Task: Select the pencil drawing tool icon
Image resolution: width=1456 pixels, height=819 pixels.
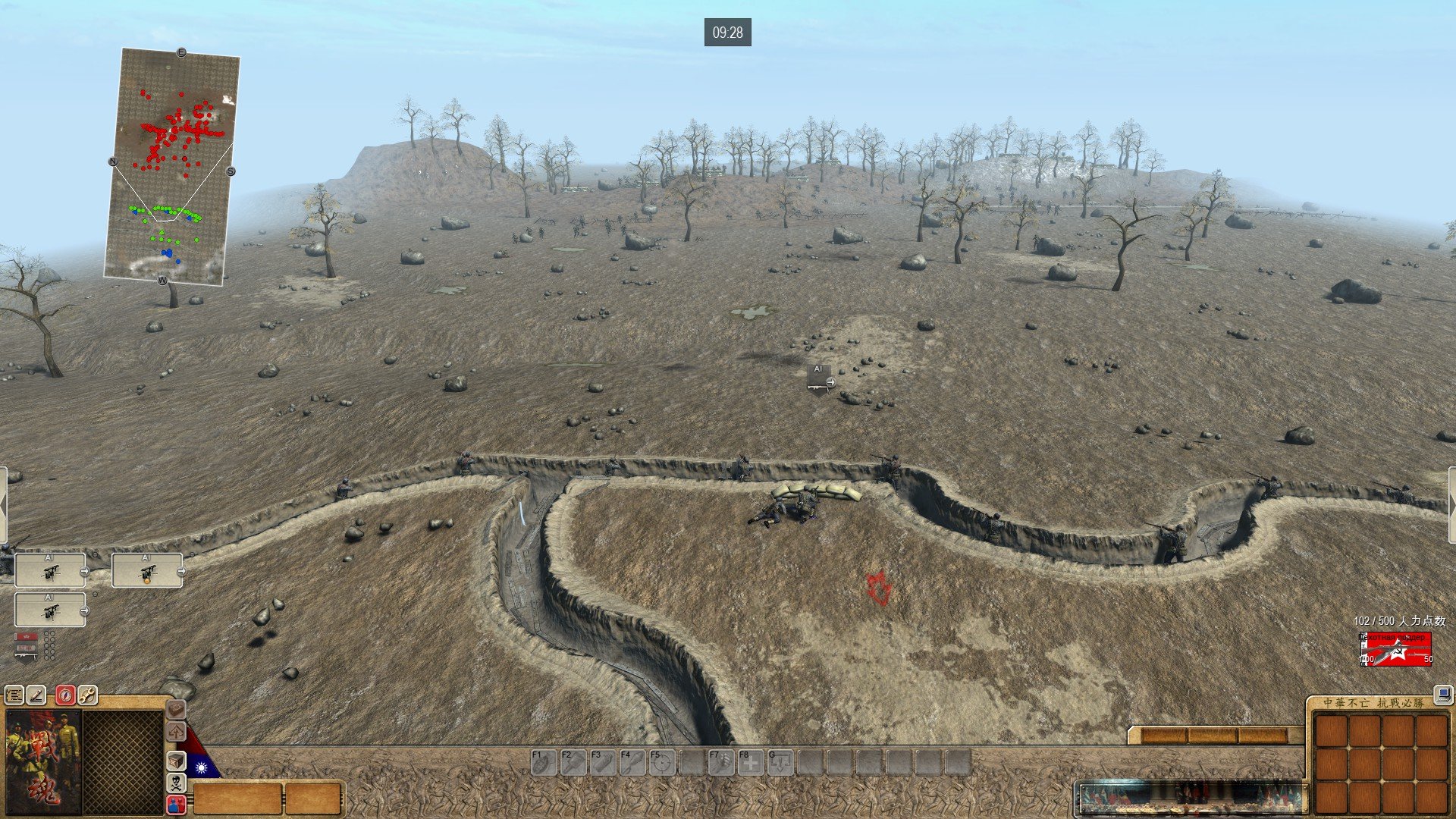Action: pos(36,695)
